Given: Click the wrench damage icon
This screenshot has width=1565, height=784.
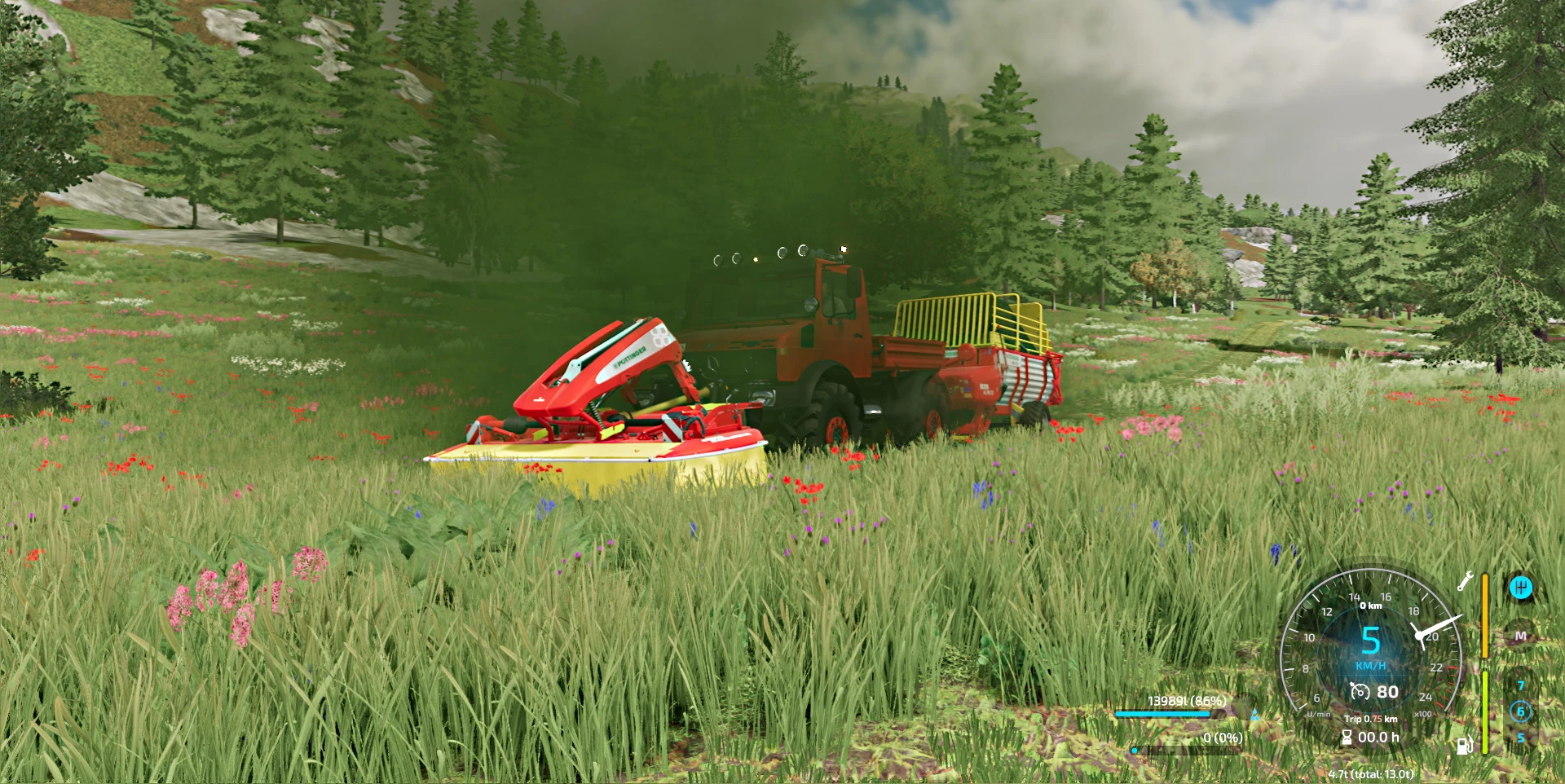Looking at the screenshot, I should [x=1465, y=581].
